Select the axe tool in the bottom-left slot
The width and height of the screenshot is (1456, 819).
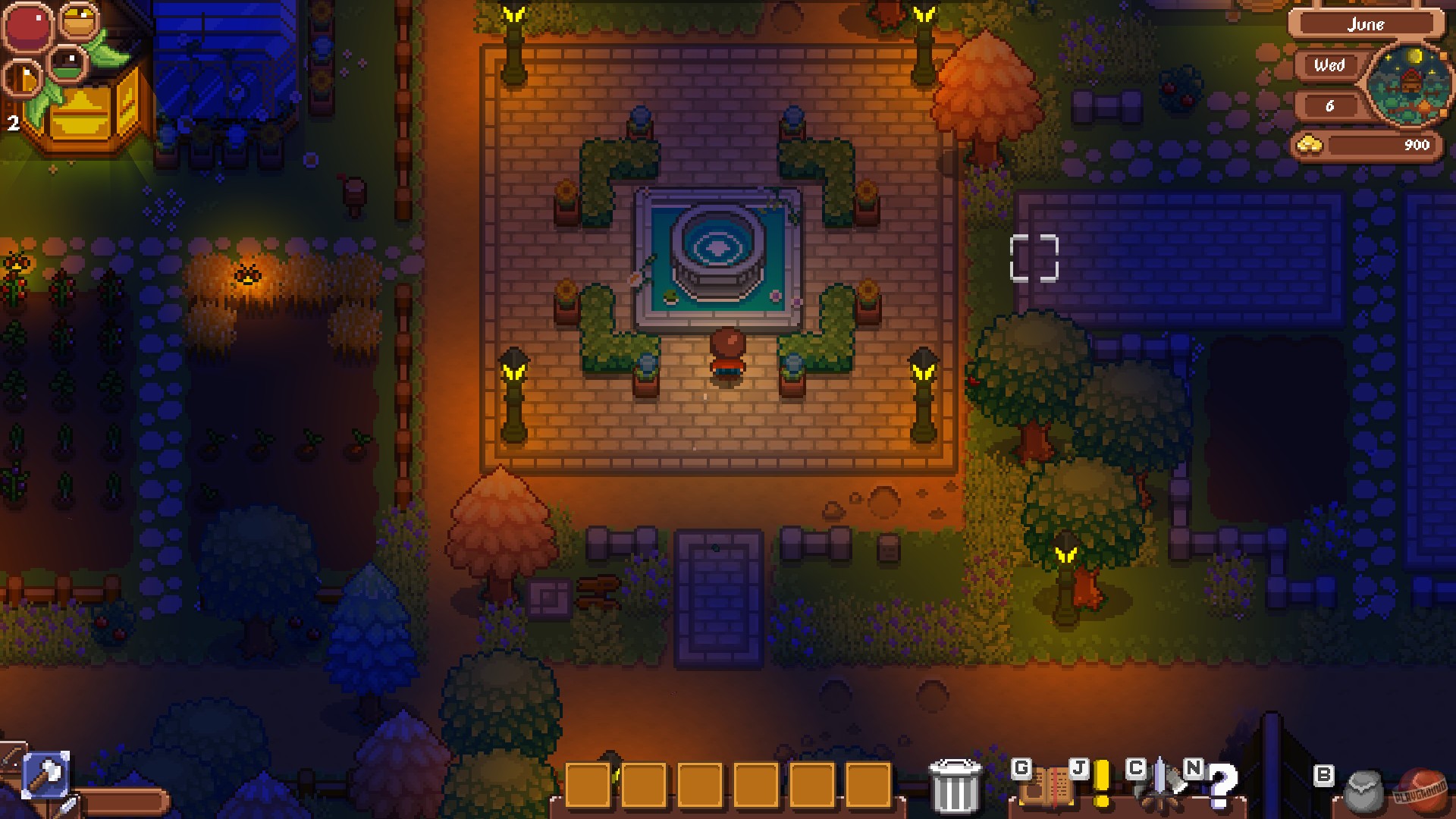click(47, 775)
